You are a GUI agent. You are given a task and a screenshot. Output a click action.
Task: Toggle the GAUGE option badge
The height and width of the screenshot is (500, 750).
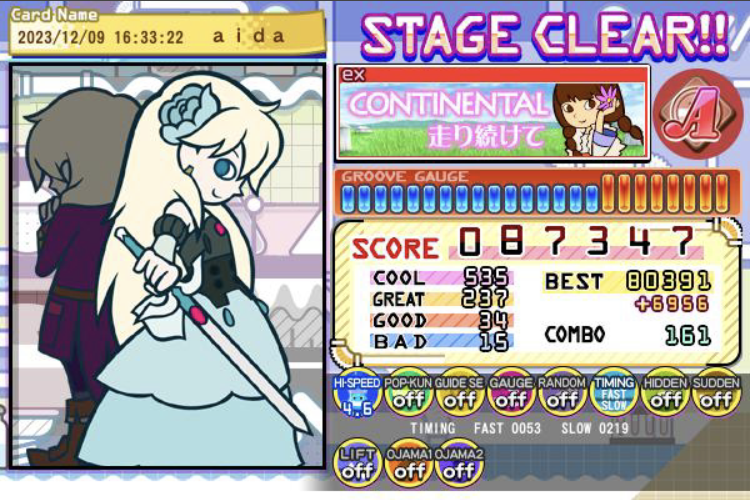click(x=511, y=396)
